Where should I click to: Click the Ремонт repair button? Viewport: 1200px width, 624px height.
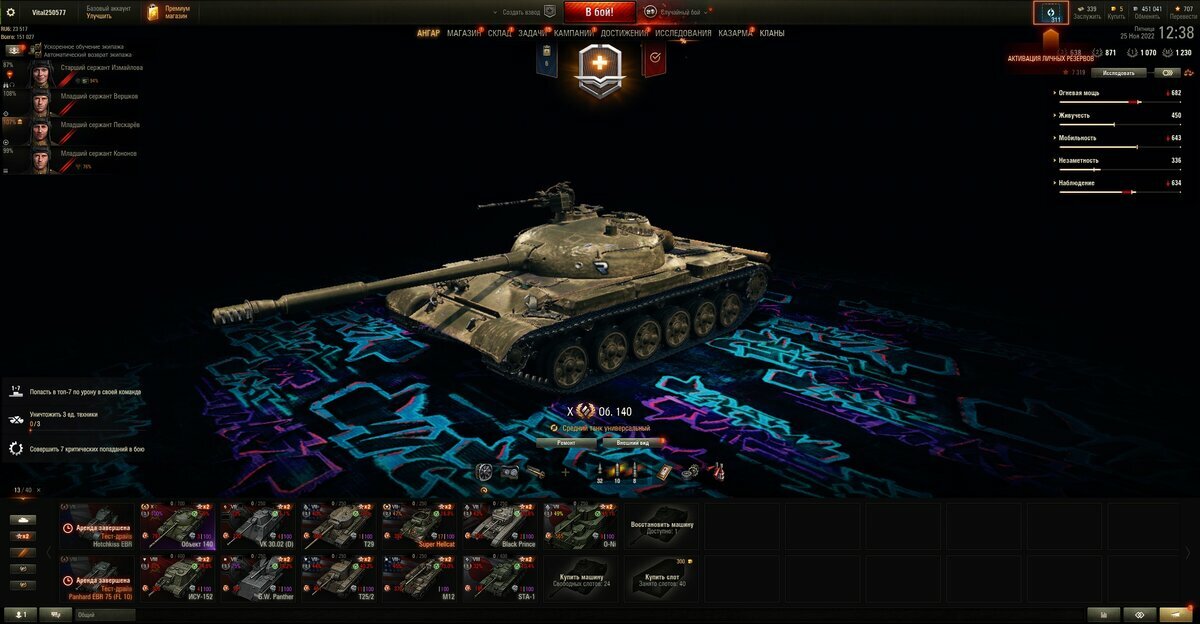pos(565,441)
